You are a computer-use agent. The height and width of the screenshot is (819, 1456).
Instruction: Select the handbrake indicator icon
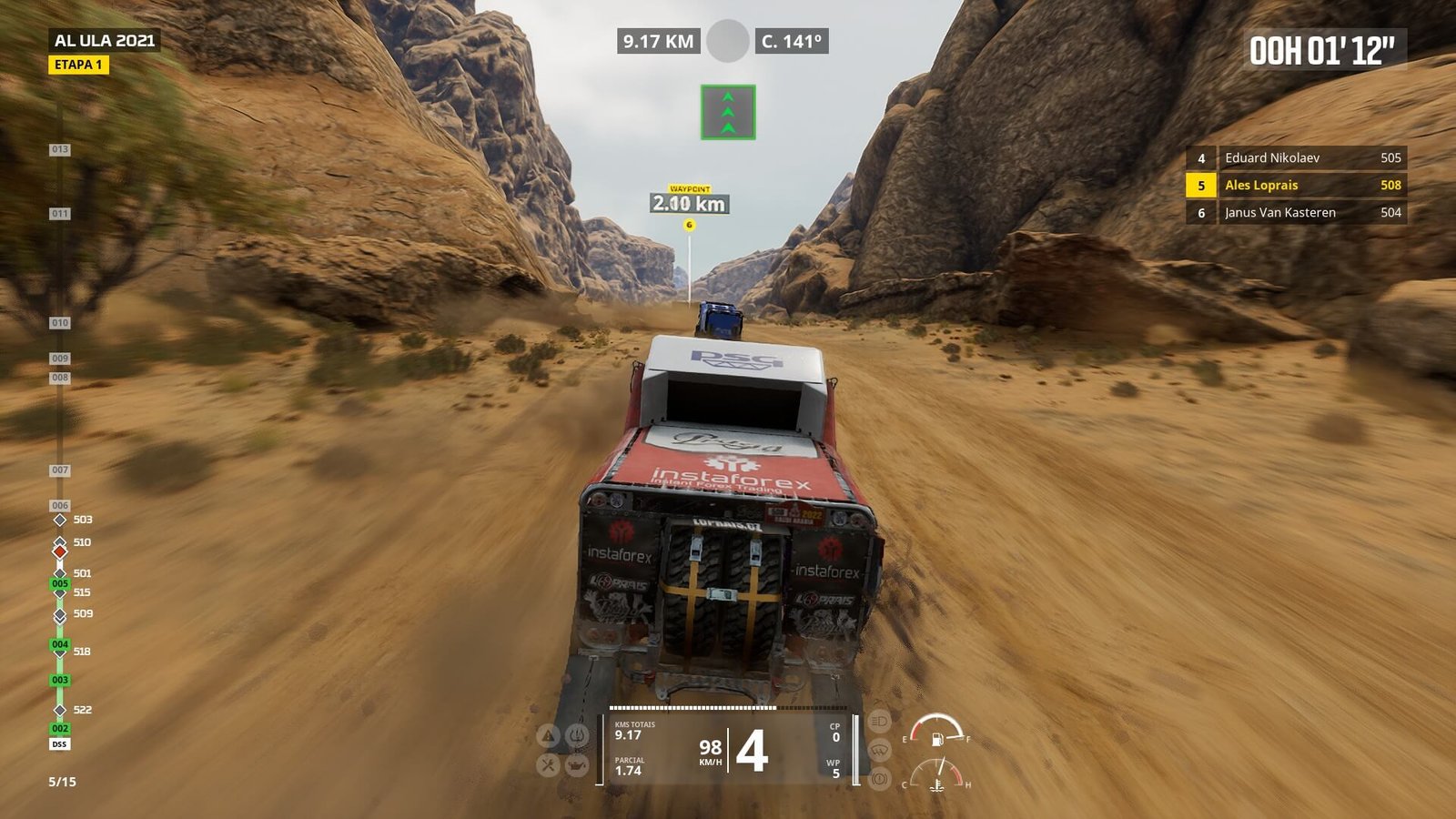pos(880,777)
